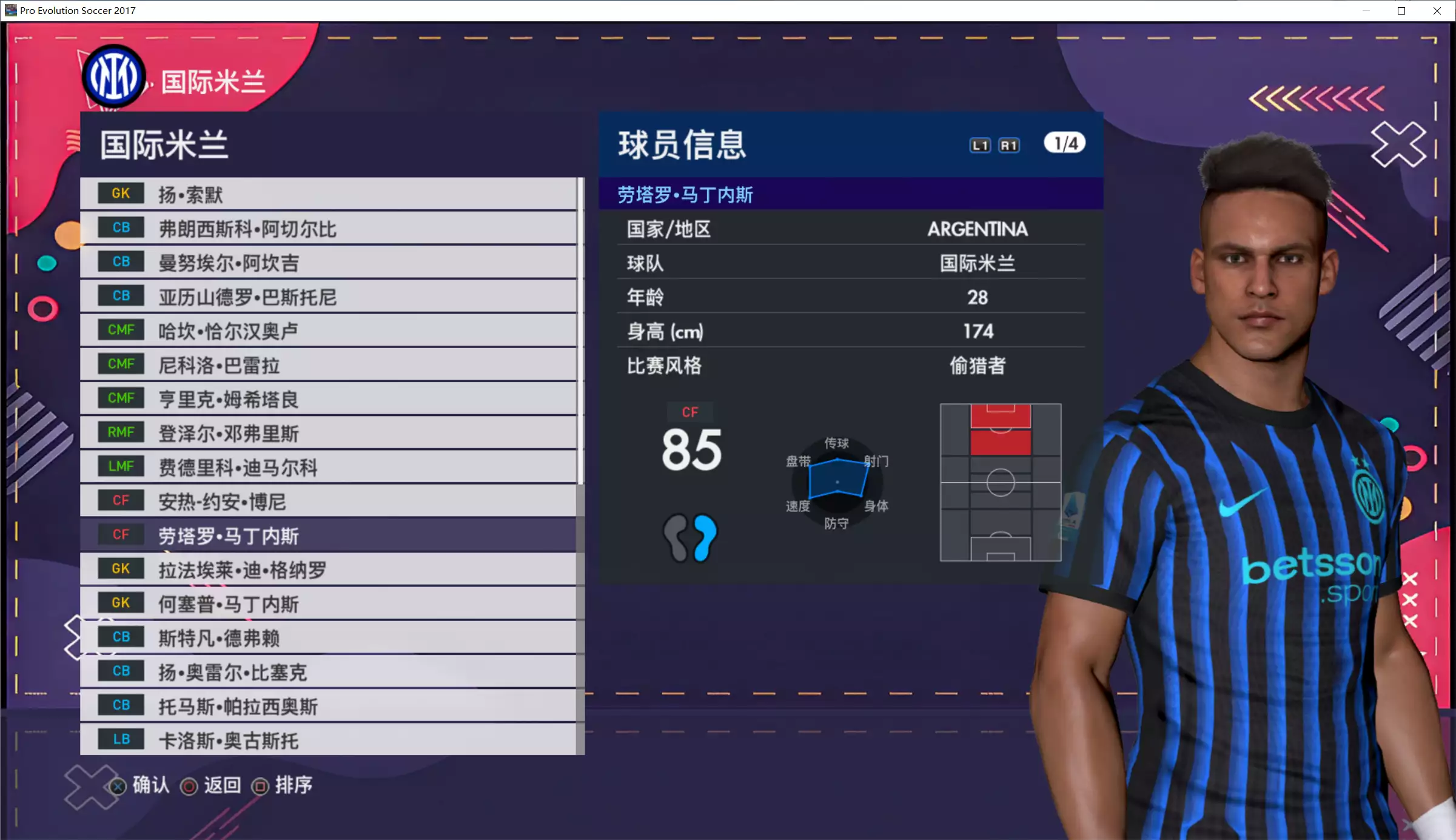This screenshot has height=840, width=1456.
Task: Select goalkeeper 何塞普•马丁内斯
Action: pos(327,603)
